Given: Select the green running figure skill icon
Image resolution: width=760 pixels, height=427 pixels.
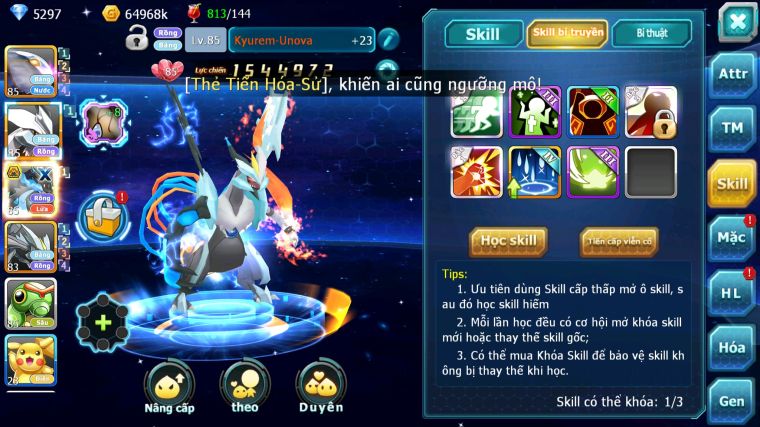Looking at the screenshot, I should (x=475, y=112).
